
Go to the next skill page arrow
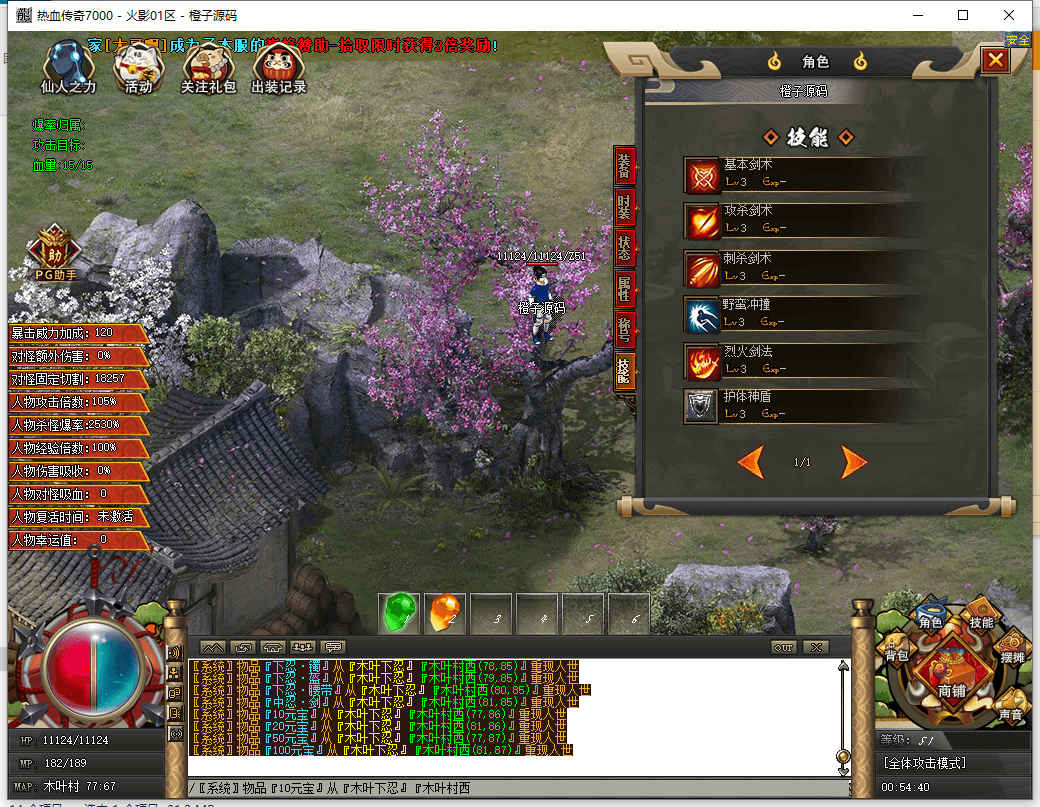click(853, 462)
